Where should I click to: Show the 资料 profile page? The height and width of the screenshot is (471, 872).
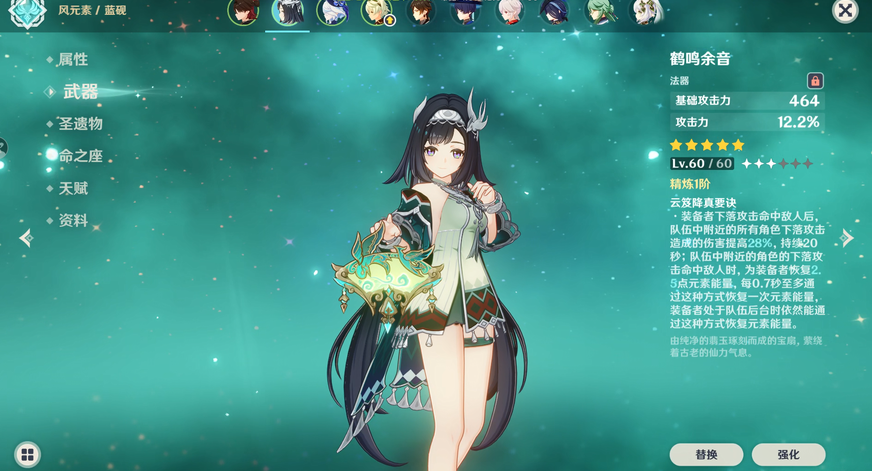(x=73, y=220)
